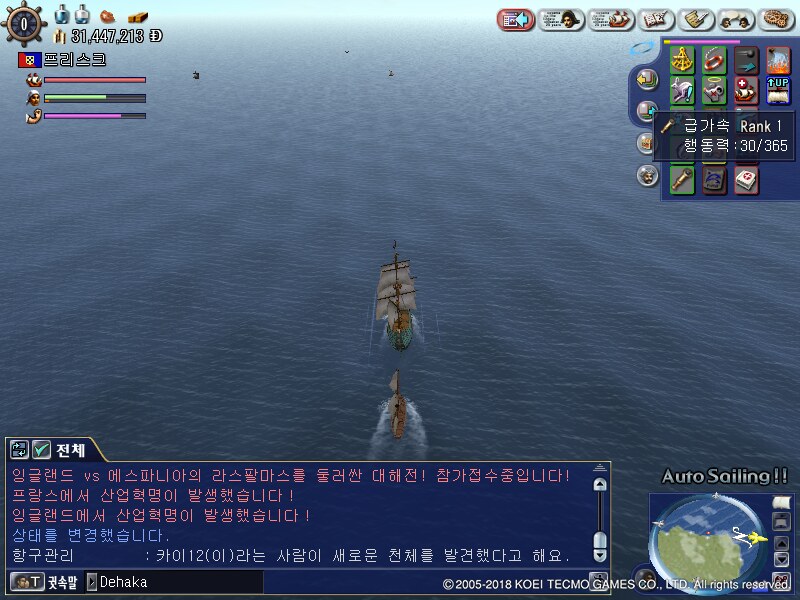Activate the golden sextant skill

683,60
